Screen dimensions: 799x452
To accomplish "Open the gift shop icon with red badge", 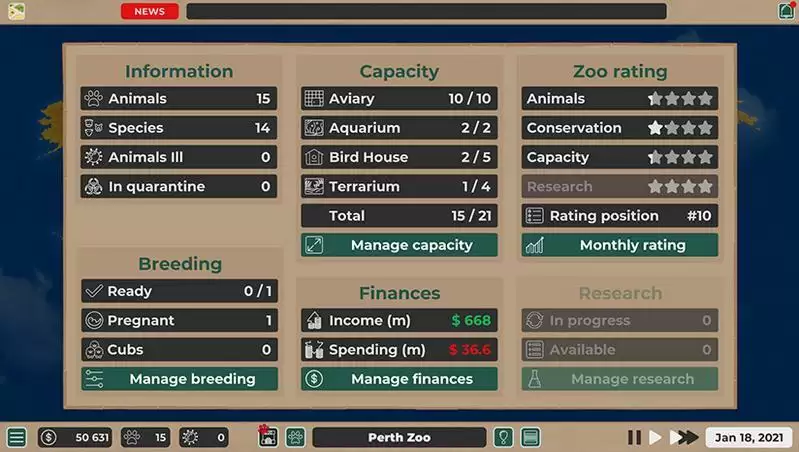I will coord(267,437).
